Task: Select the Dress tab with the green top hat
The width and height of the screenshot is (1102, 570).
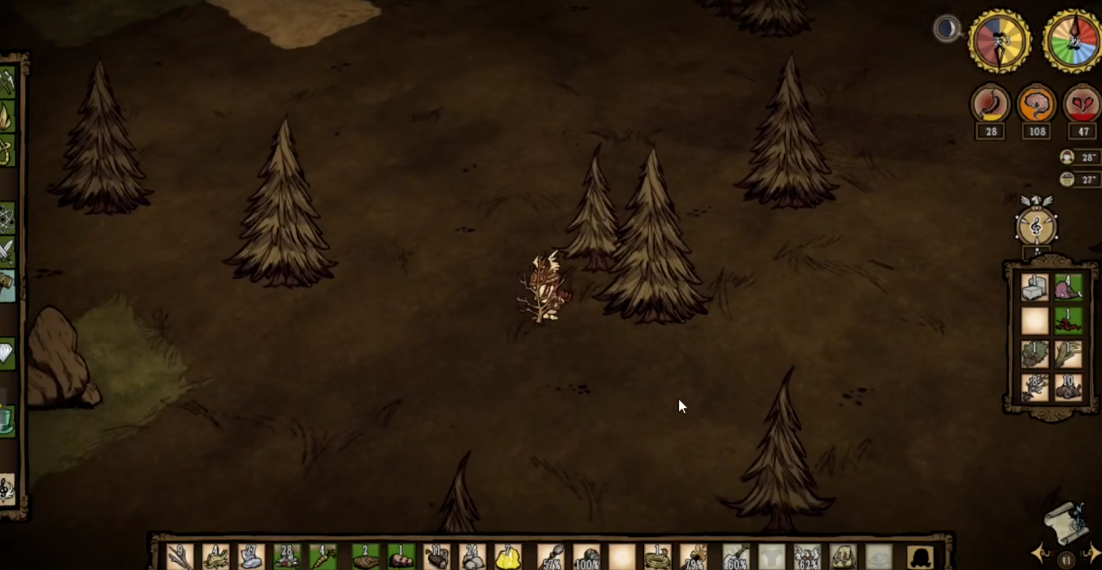Action: [x=7, y=417]
